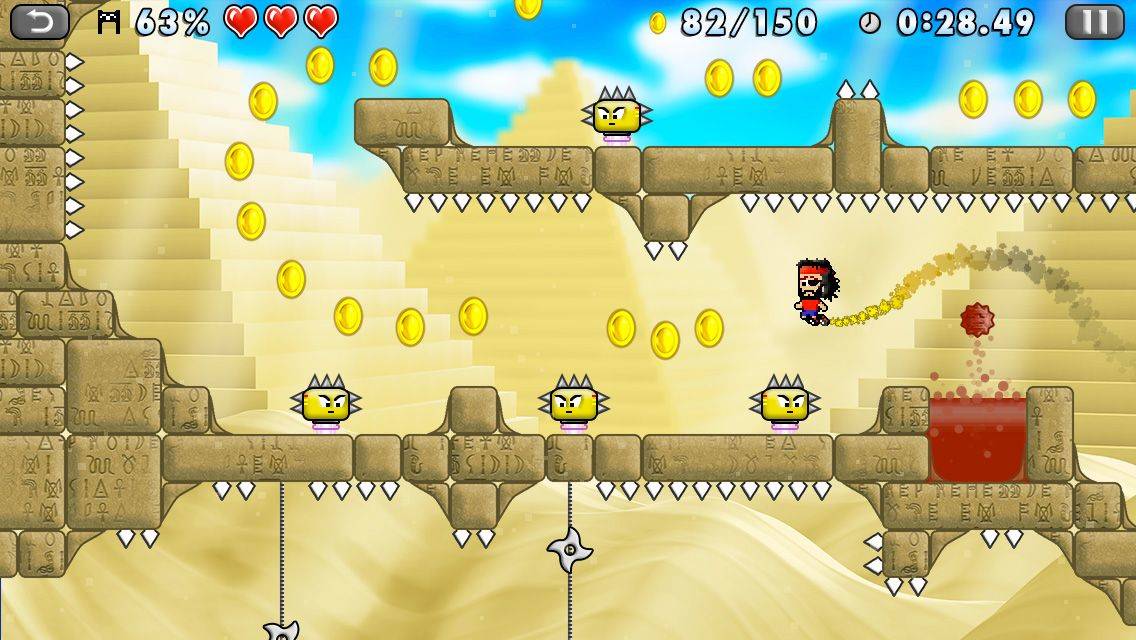
Task: Tap the back arrow button
Action: click(x=40, y=21)
